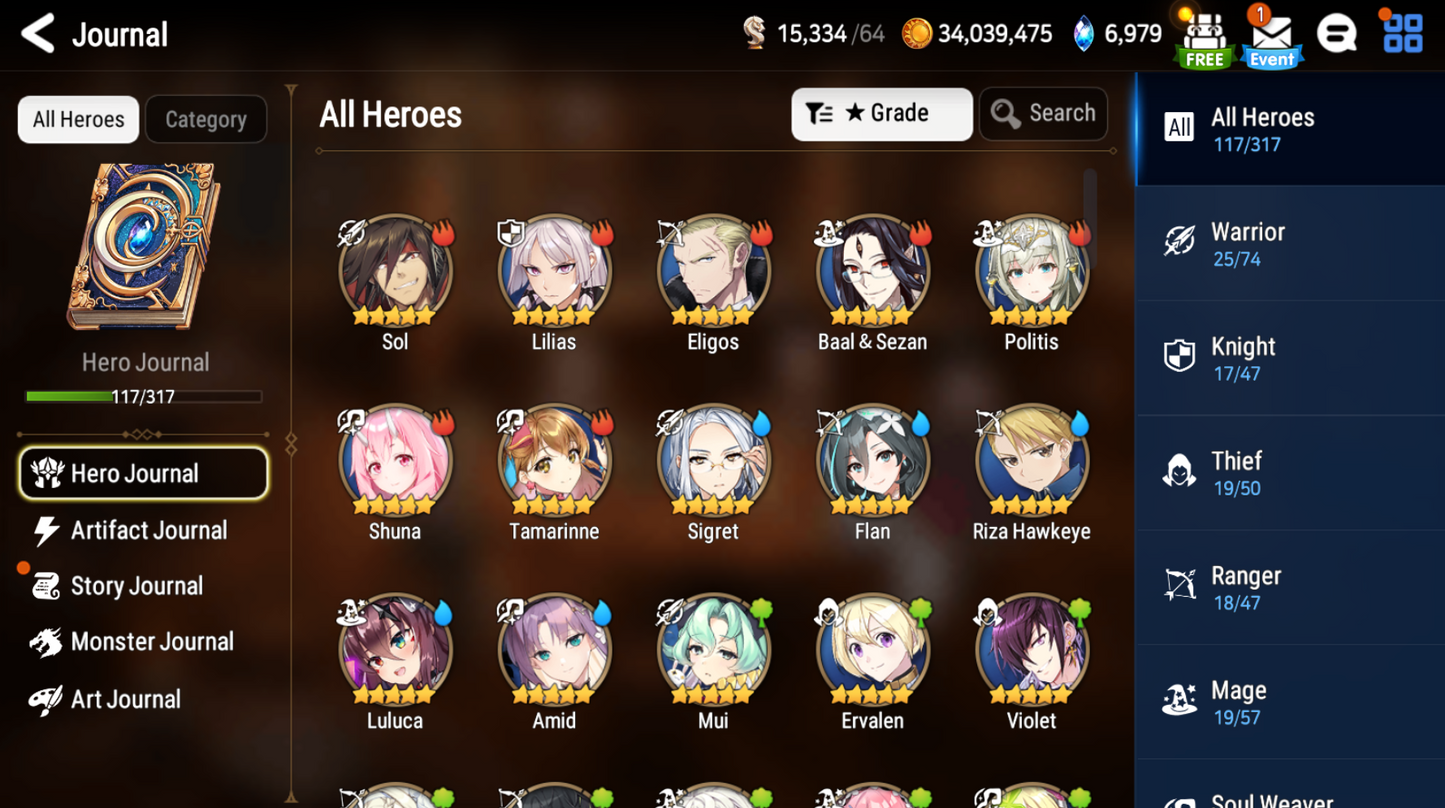Switch to the Category tab

point(206,119)
